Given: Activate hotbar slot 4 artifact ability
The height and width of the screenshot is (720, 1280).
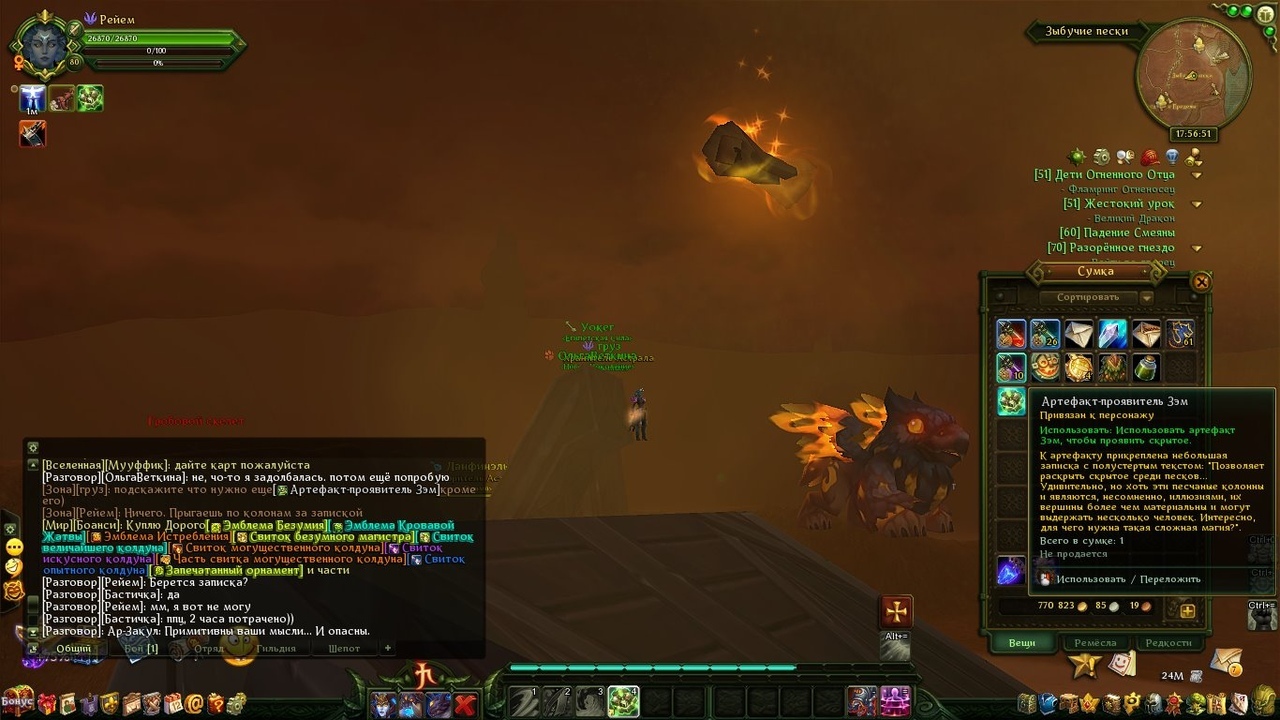Looking at the screenshot, I should (x=623, y=701).
